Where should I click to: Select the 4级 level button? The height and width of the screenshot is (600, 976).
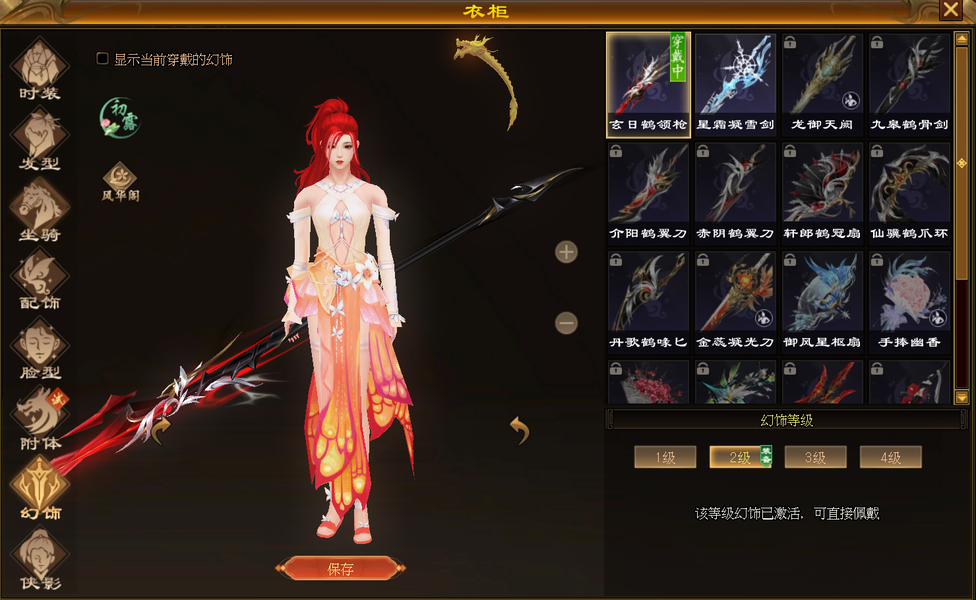click(x=890, y=458)
